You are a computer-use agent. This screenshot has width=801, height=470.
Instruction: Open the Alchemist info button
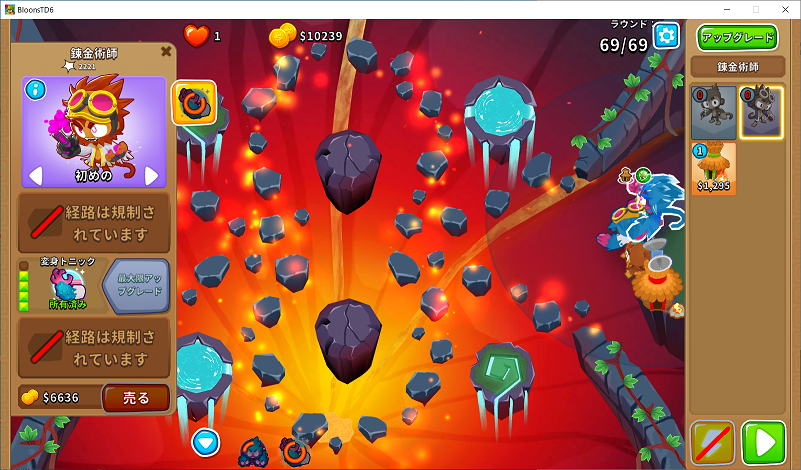click(x=36, y=90)
